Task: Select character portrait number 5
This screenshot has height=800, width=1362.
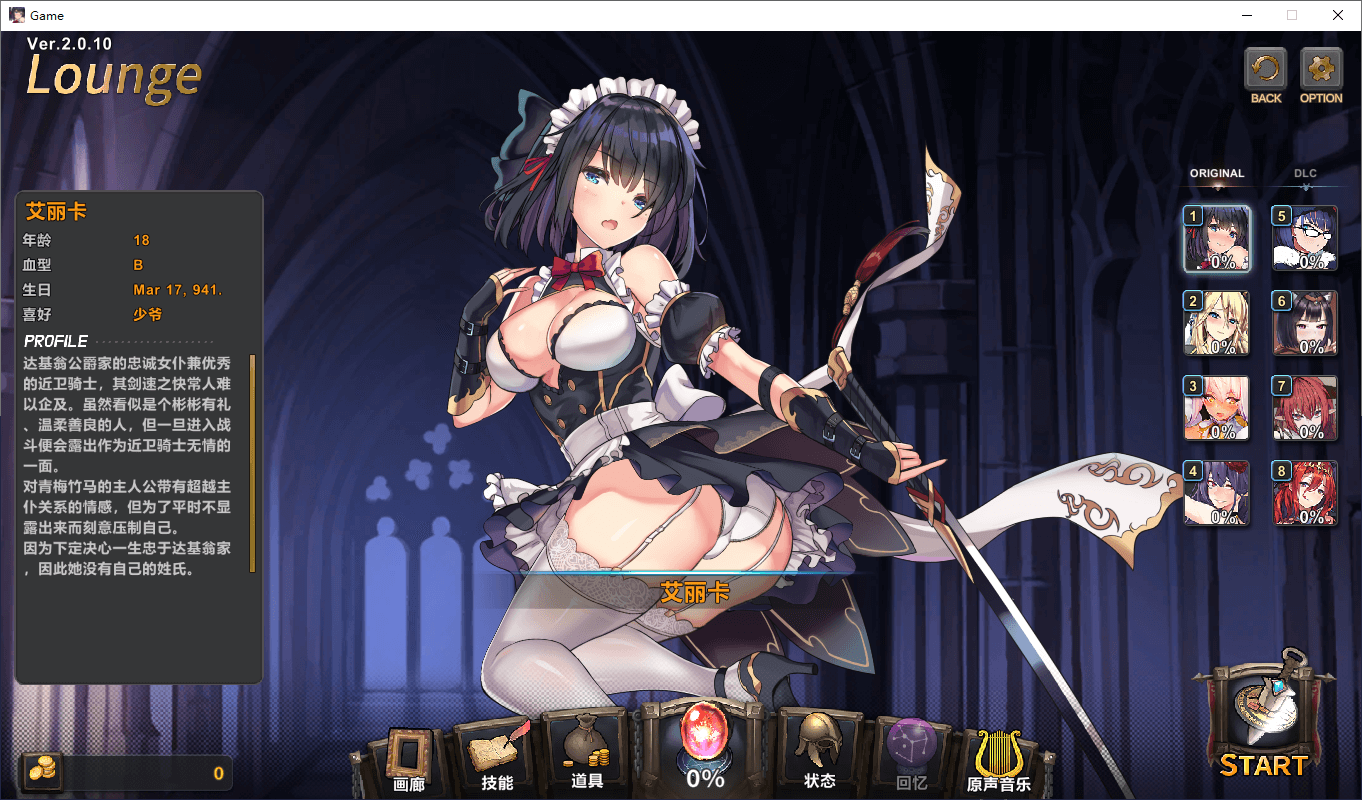Action: pyautogui.click(x=1305, y=239)
